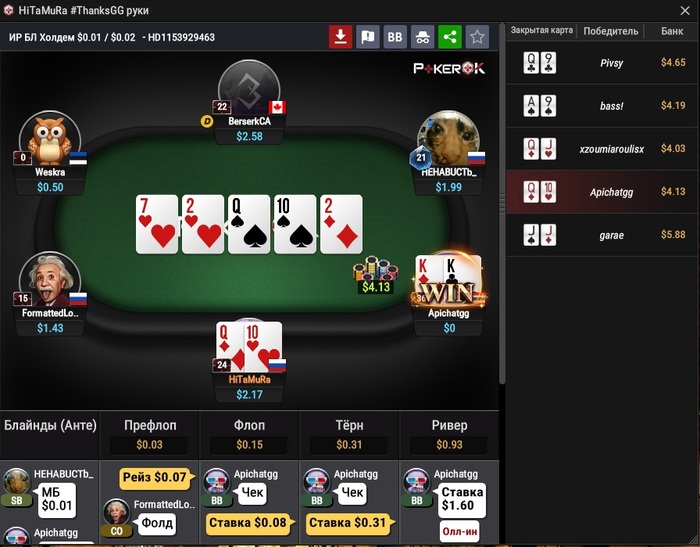Jump to the Флоп street column

pyautogui.click(x=249, y=425)
